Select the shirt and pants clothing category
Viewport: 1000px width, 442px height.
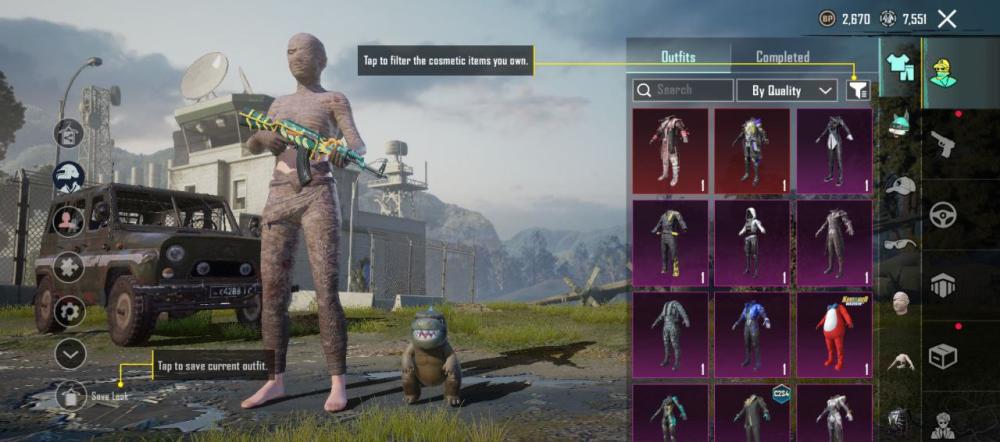(900, 64)
